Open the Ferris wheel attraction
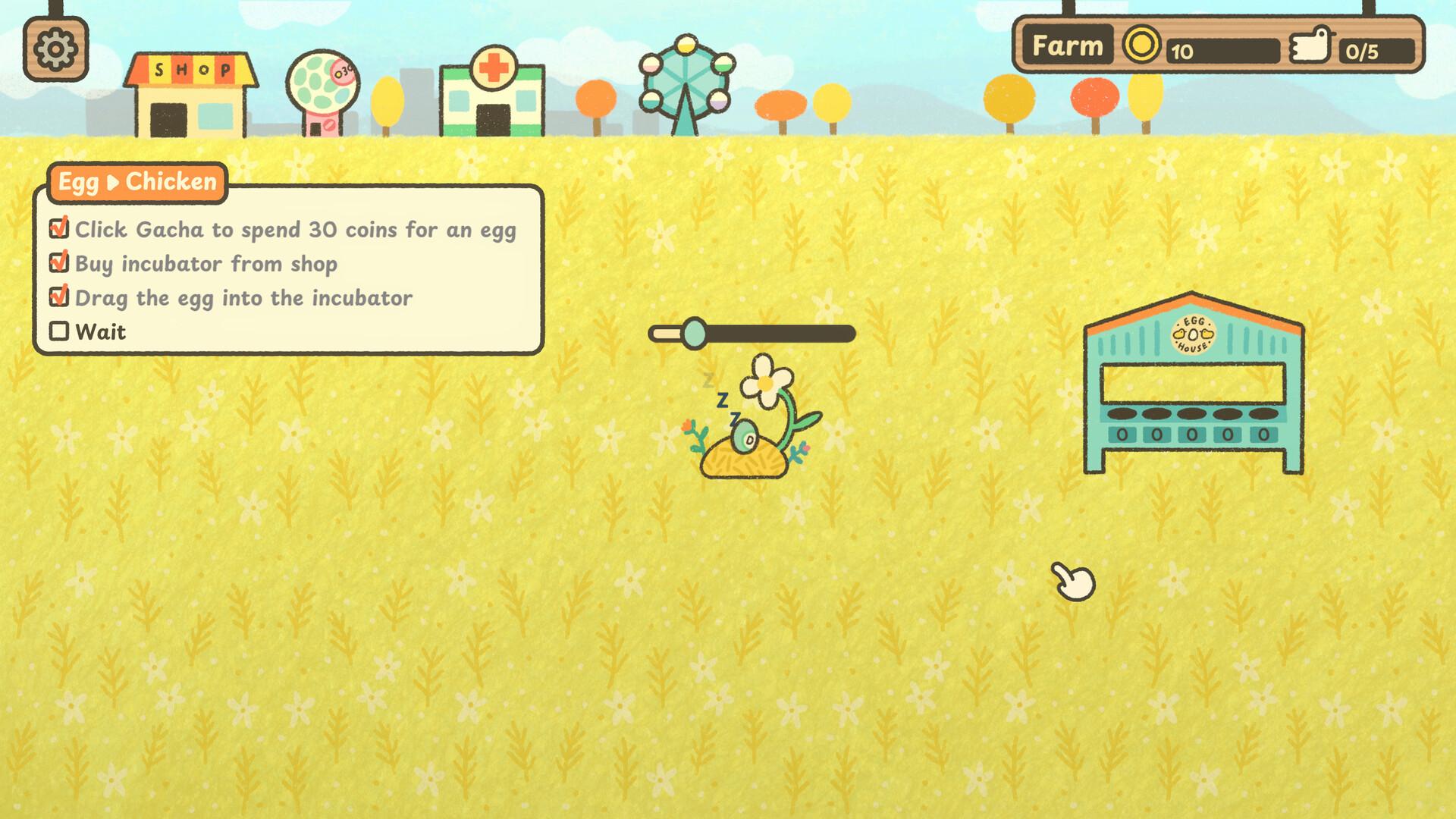Screen dimensions: 1456x819 [x=686, y=83]
